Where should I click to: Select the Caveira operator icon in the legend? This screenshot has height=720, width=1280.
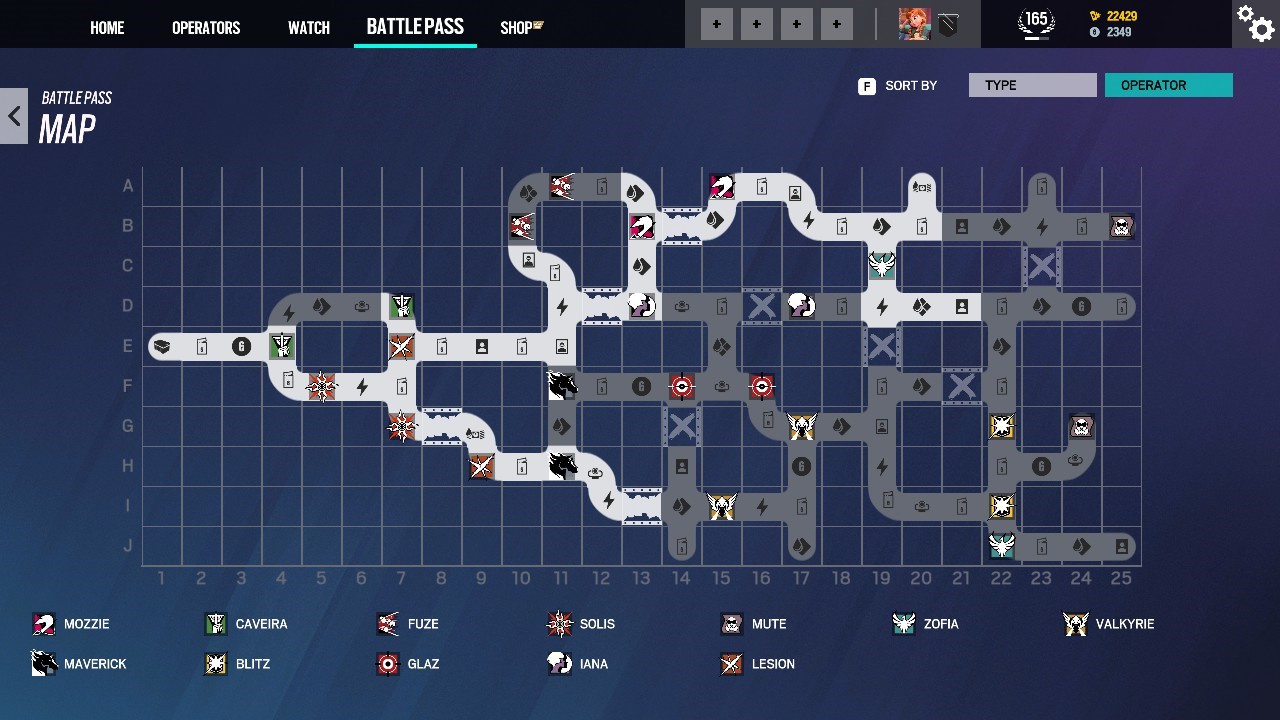click(x=218, y=623)
